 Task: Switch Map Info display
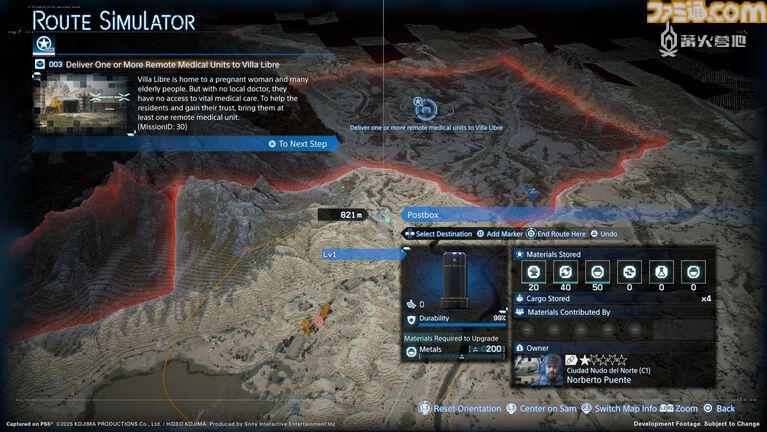pos(618,408)
